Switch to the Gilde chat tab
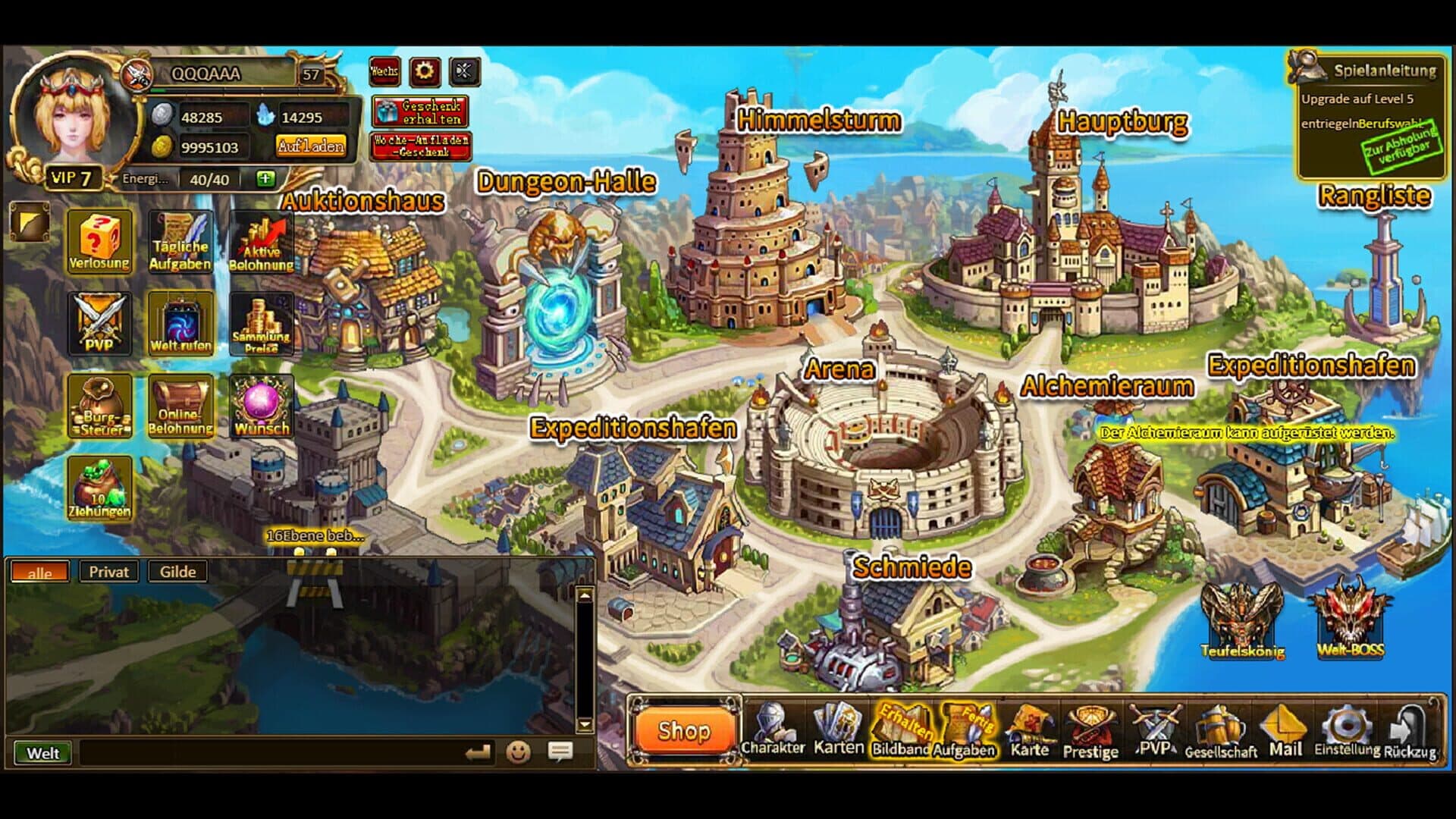This screenshot has width=1456, height=819. click(x=177, y=572)
